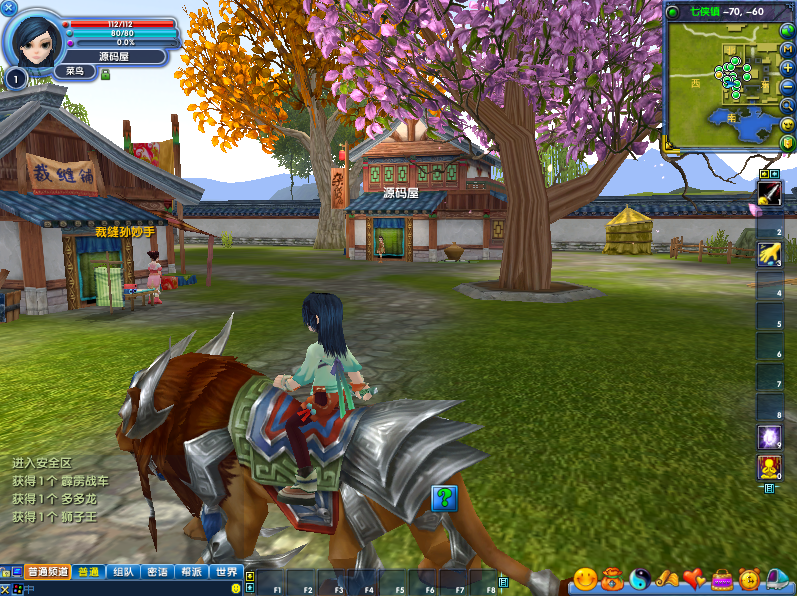Click the minimap M button

pos(787,49)
